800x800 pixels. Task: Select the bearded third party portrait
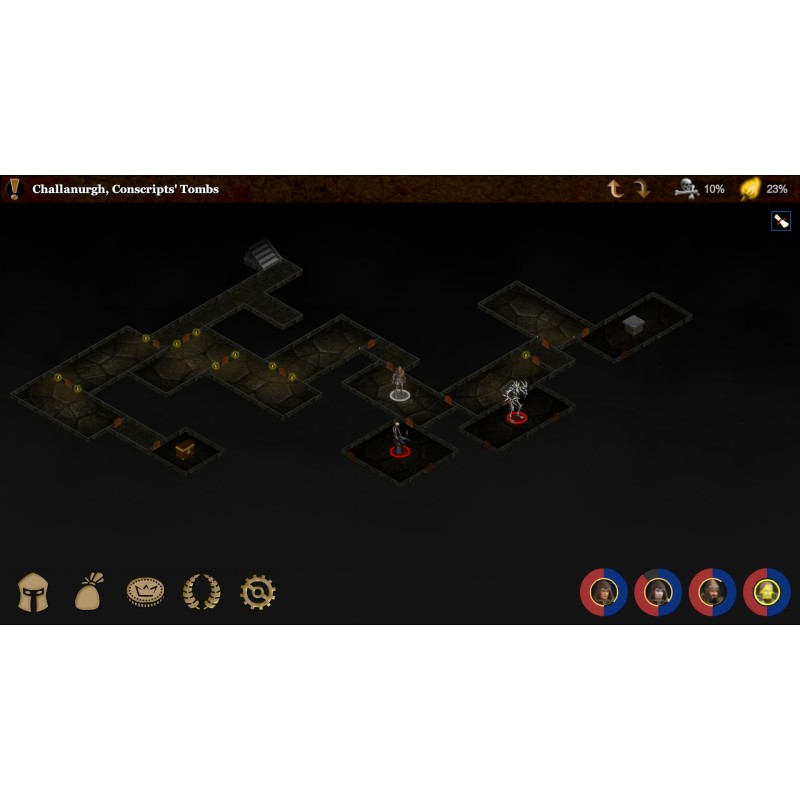(712, 592)
